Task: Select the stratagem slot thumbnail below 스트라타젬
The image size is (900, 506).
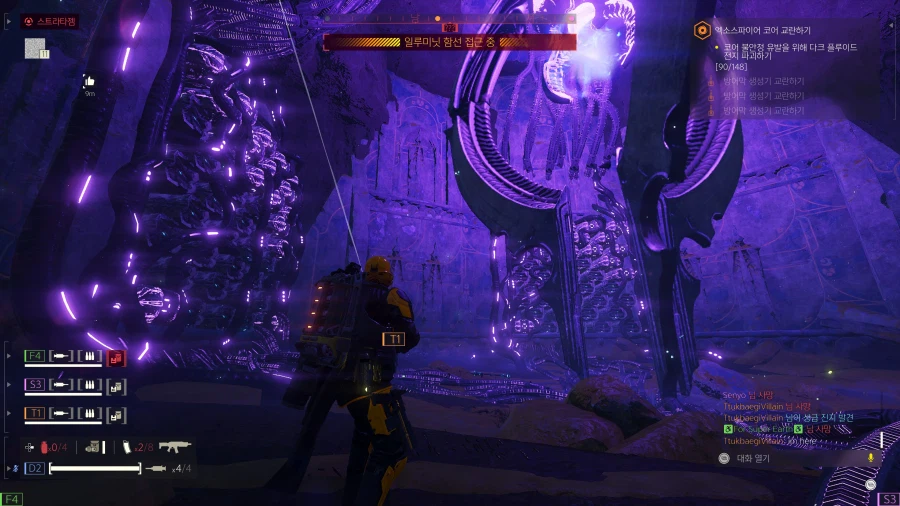Action: point(35,48)
